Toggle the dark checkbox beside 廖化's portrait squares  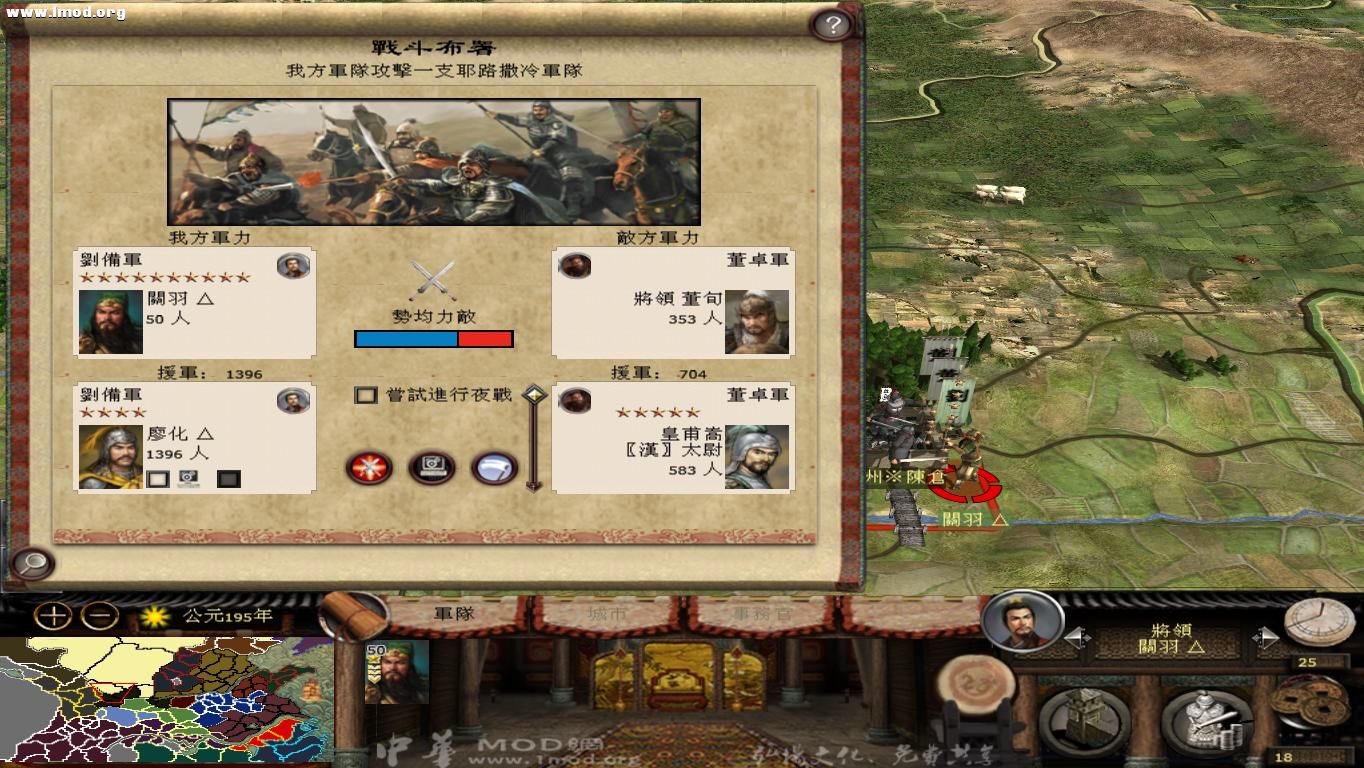pos(228,478)
